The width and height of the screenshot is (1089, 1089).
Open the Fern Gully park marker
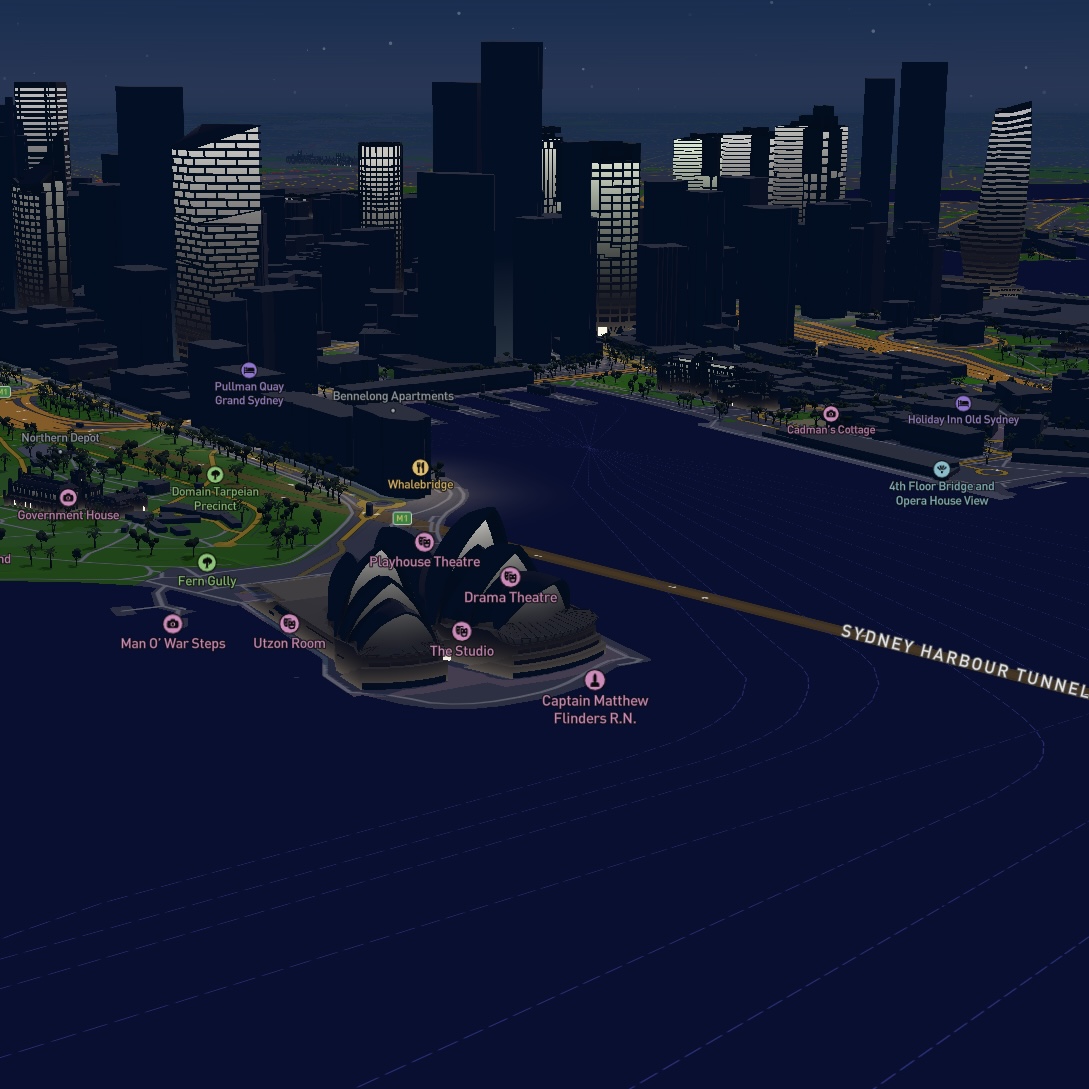[207, 562]
